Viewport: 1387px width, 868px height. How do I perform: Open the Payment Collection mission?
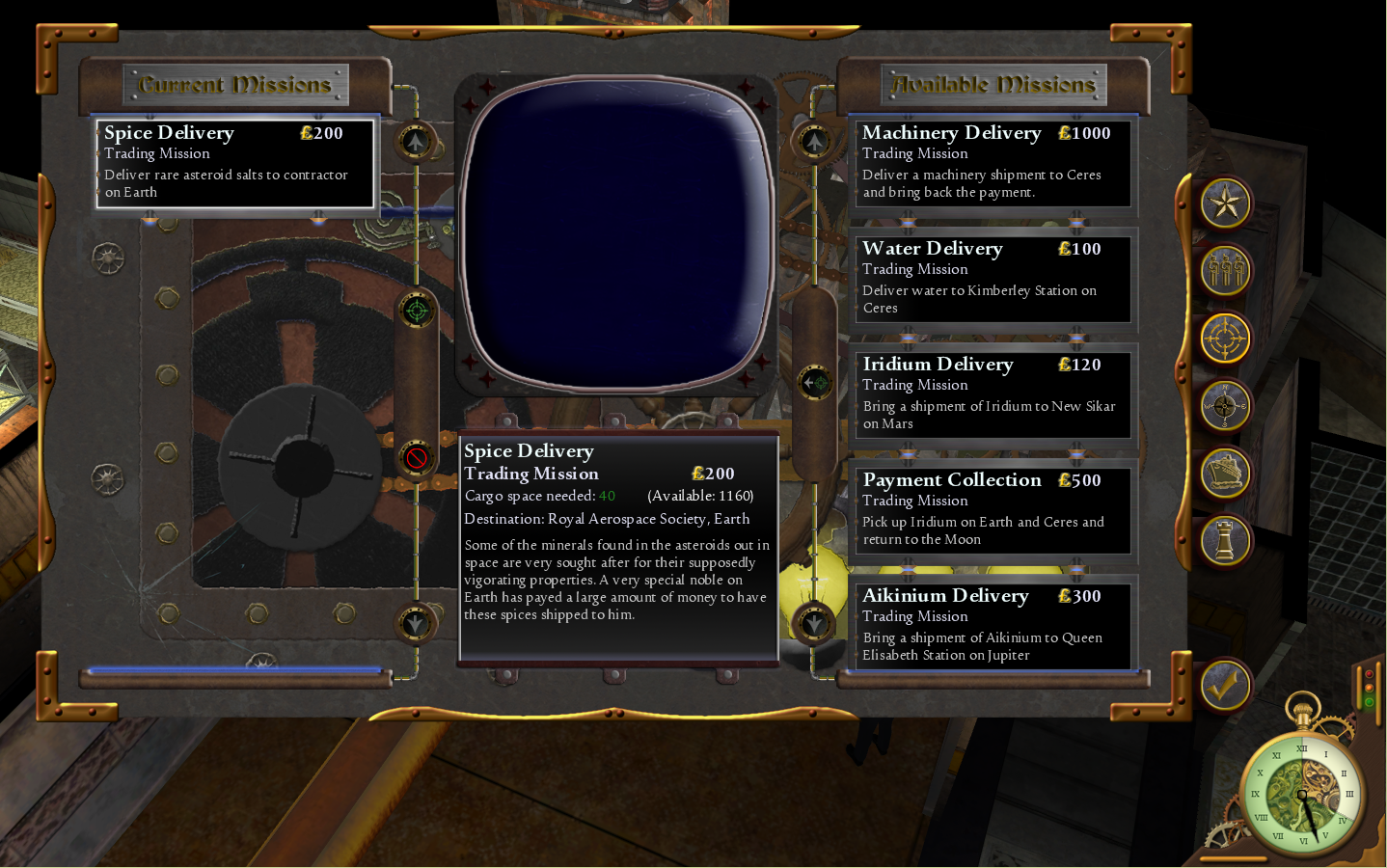point(993,509)
